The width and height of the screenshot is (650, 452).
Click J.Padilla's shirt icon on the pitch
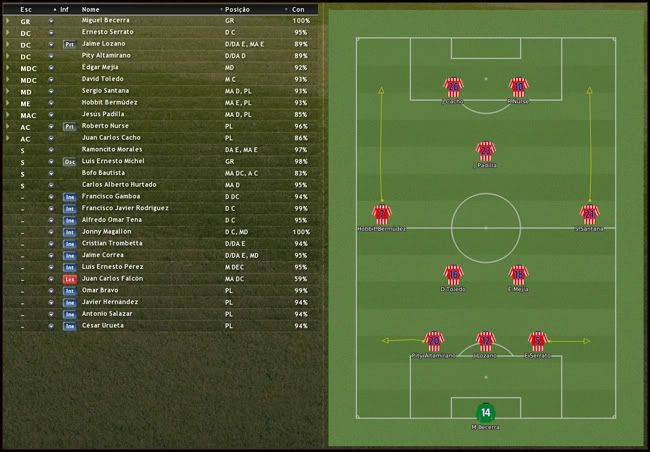click(485, 151)
